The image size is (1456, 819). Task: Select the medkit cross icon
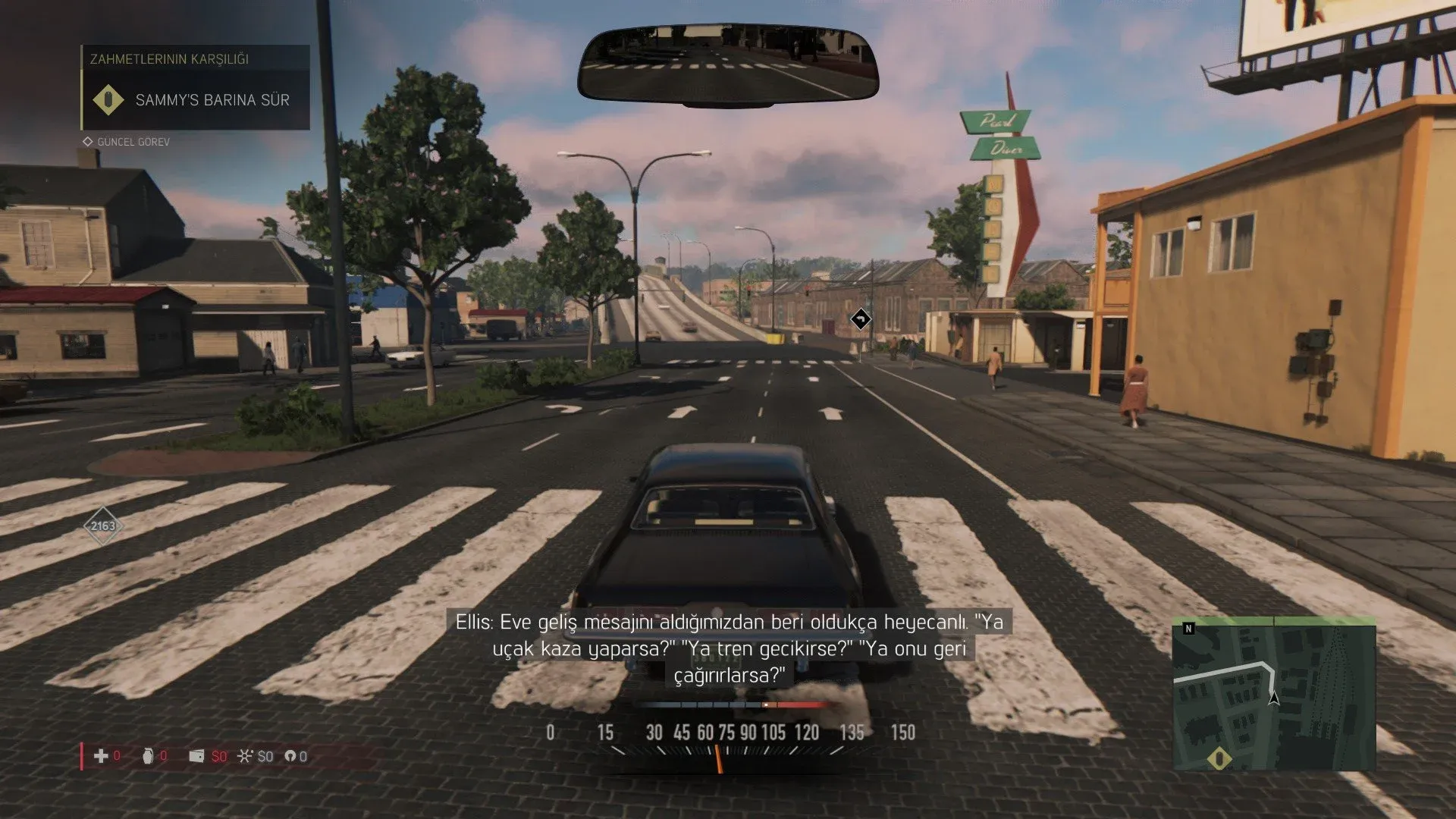click(101, 756)
